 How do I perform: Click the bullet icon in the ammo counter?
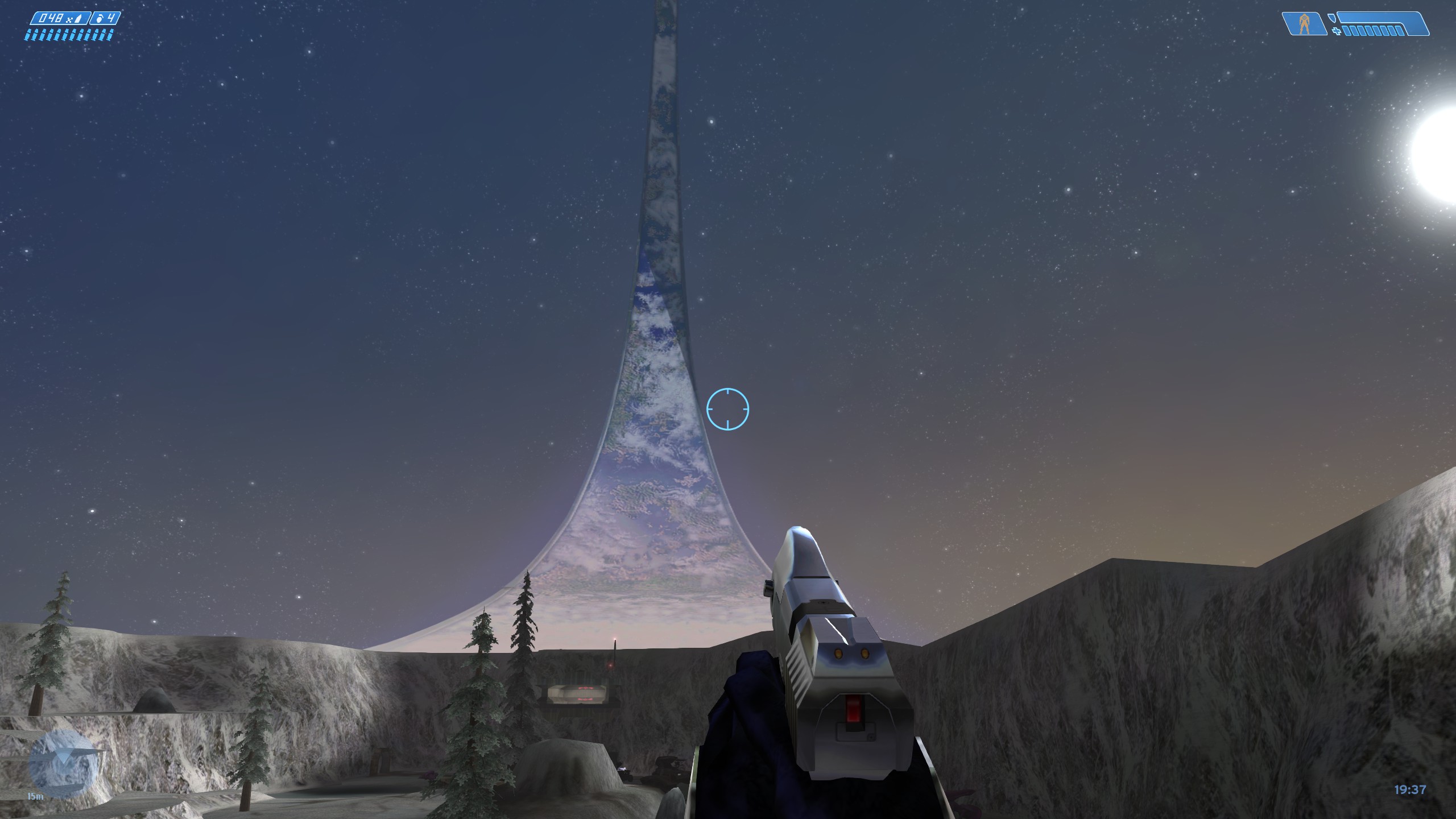(78, 18)
